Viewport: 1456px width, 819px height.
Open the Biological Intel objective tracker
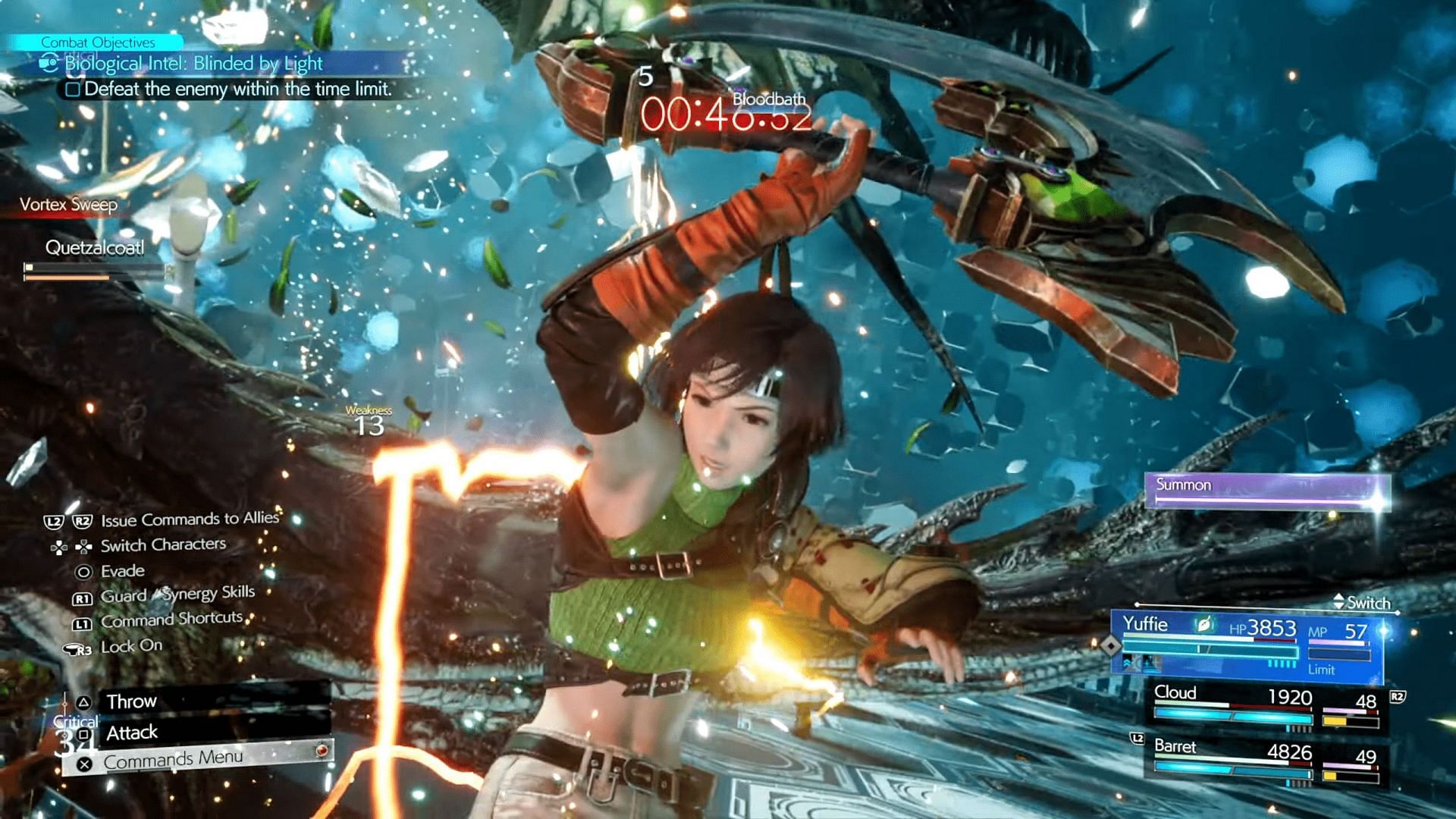(x=193, y=64)
